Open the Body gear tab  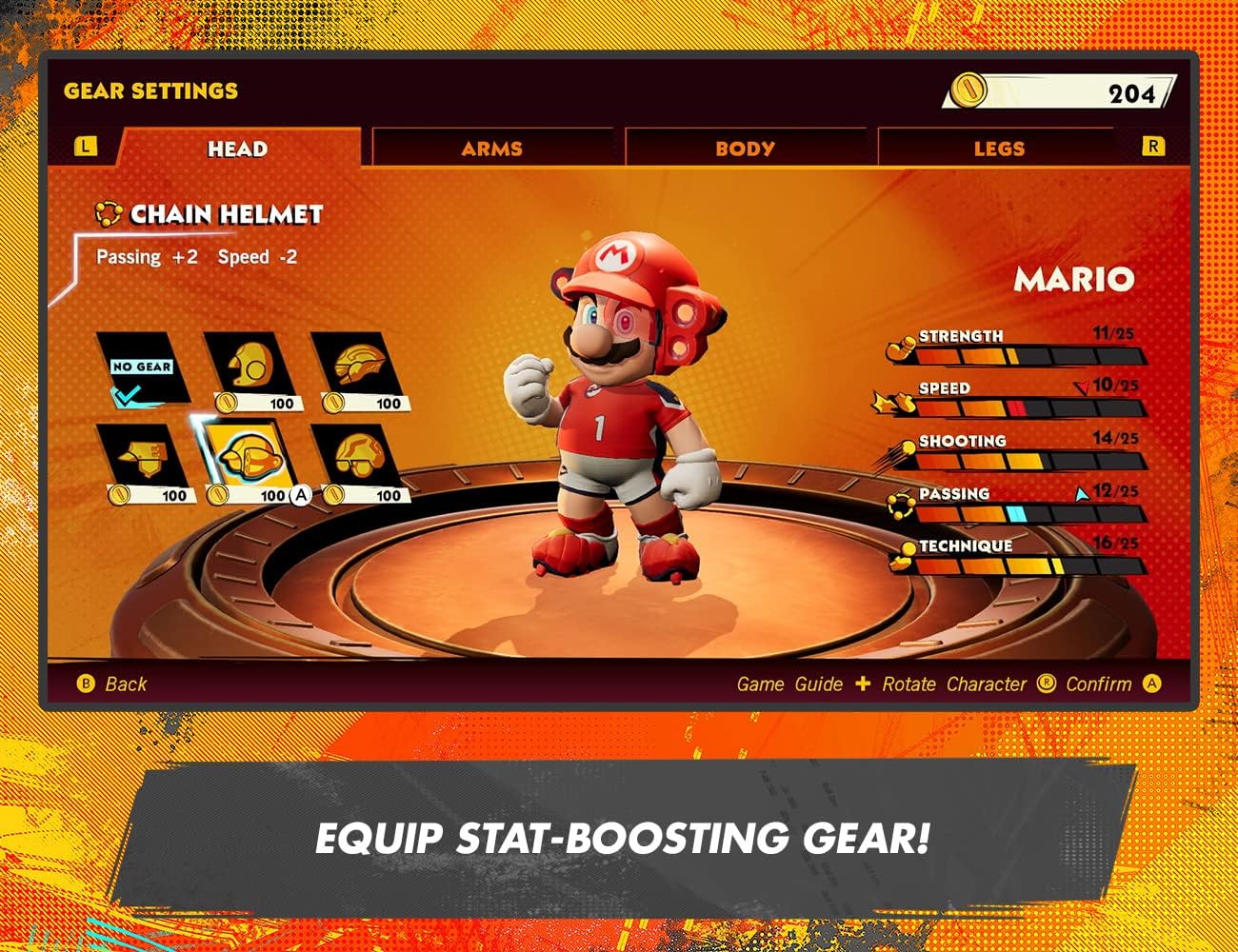(x=745, y=149)
